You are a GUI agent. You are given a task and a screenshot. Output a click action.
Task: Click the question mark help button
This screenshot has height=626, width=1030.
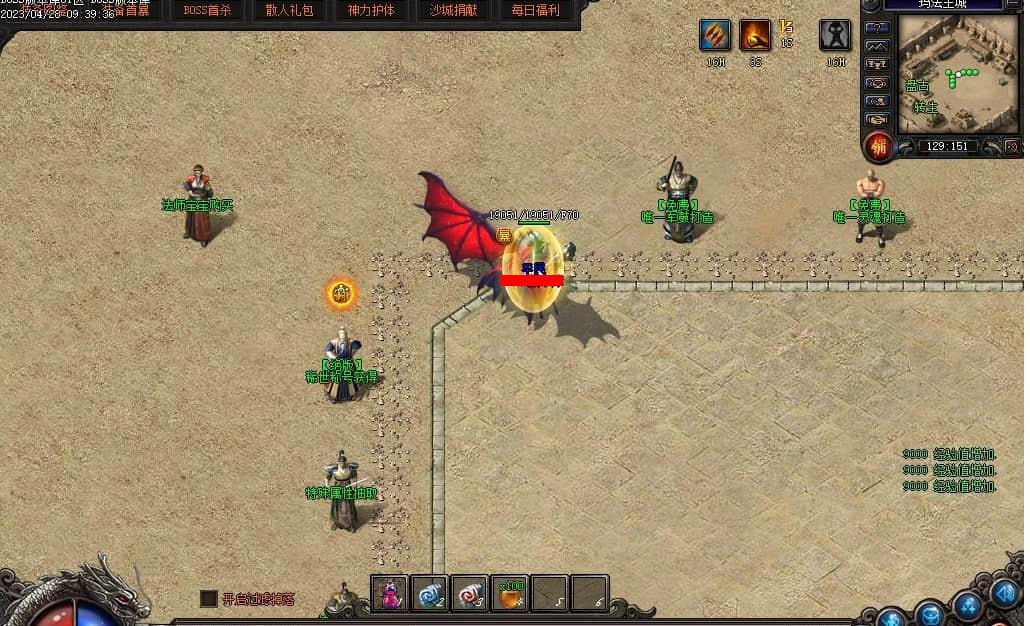pyautogui.click(x=877, y=28)
